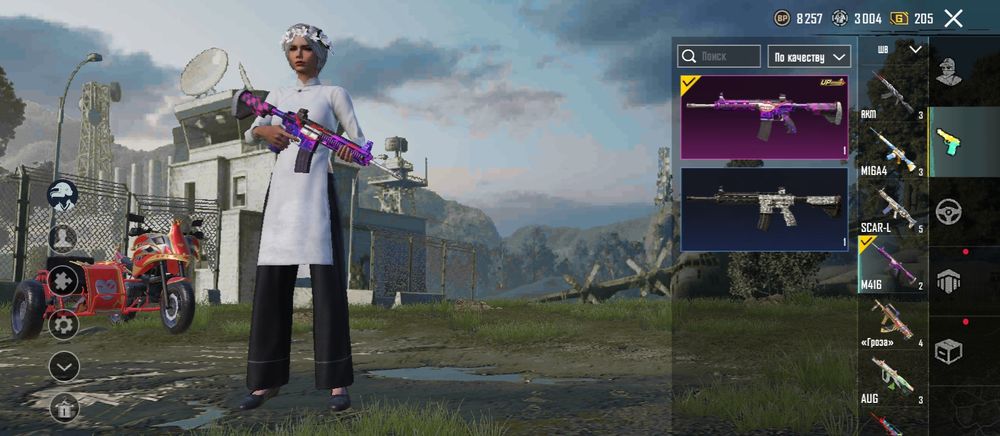Expand the weapon type dropdown arrow
Viewport: 1000px width, 436px height.
tap(915, 48)
